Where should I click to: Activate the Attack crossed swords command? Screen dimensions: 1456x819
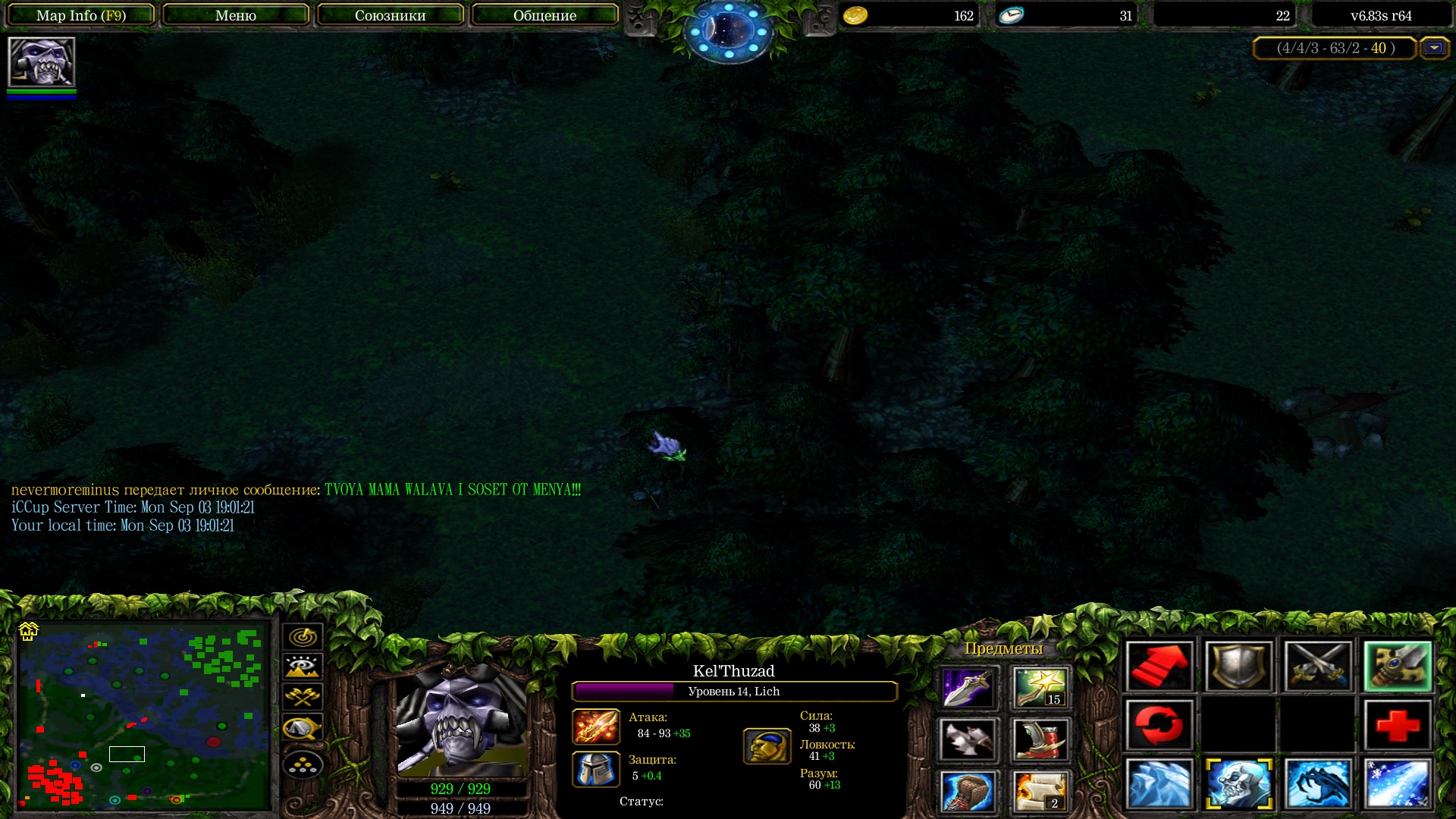pos(1318,667)
